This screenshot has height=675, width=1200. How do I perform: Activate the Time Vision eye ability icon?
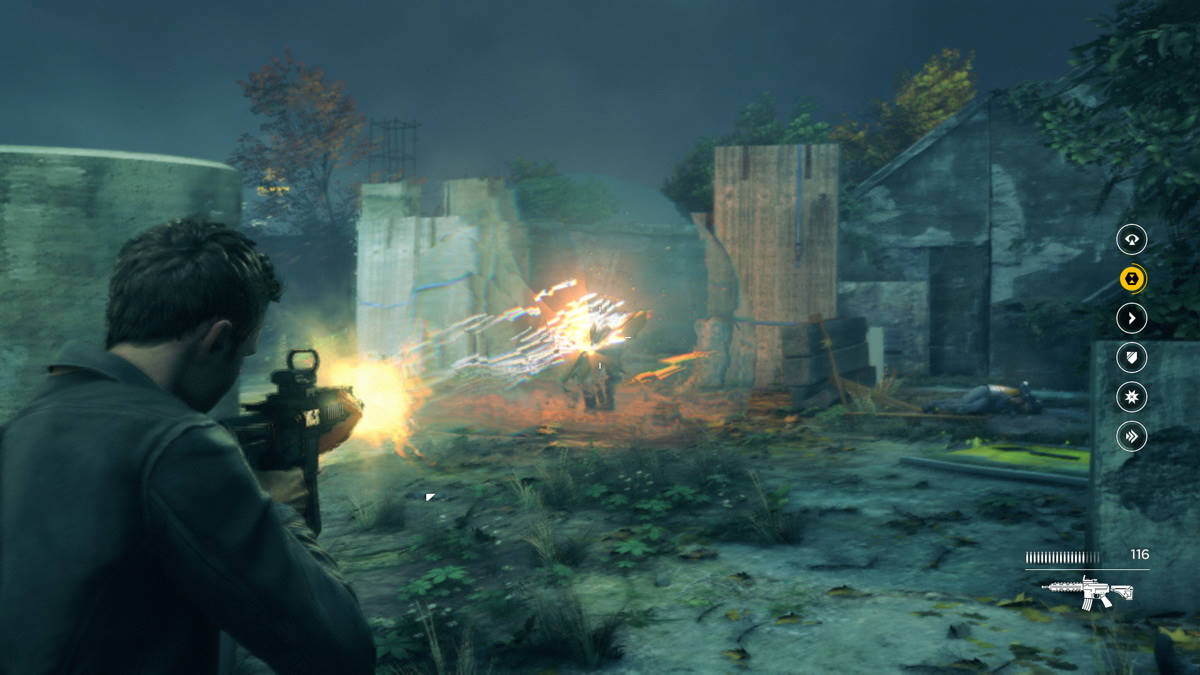click(x=1131, y=239)
